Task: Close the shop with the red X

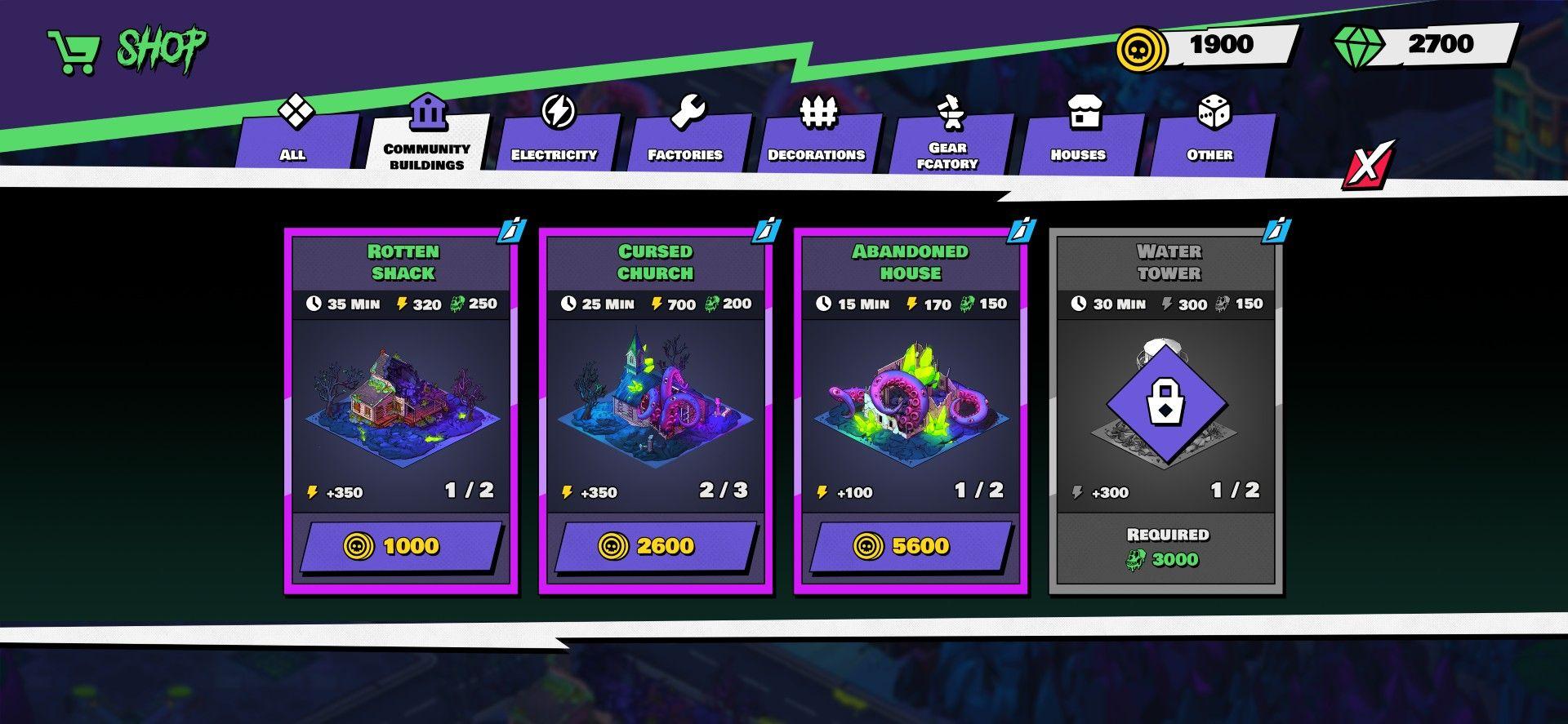Action: [x=1367, y=167]
